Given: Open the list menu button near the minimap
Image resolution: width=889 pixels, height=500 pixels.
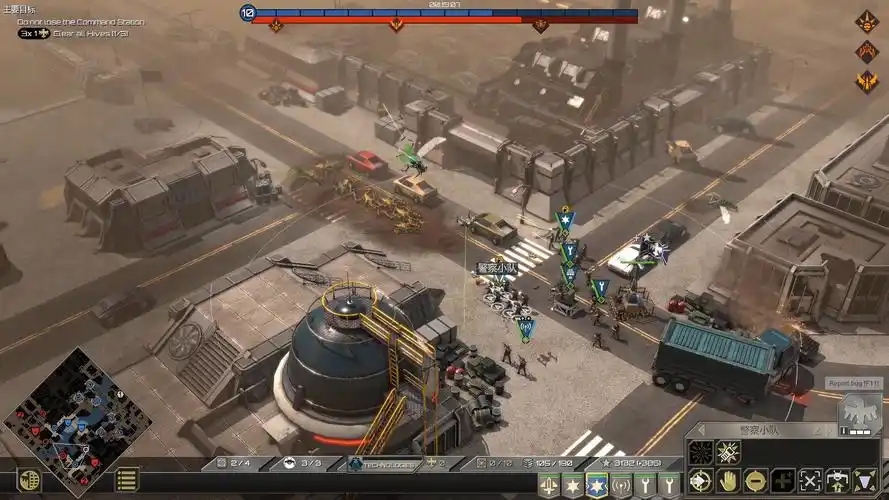Looking at the screenshot, I should (x=127, y=480).
